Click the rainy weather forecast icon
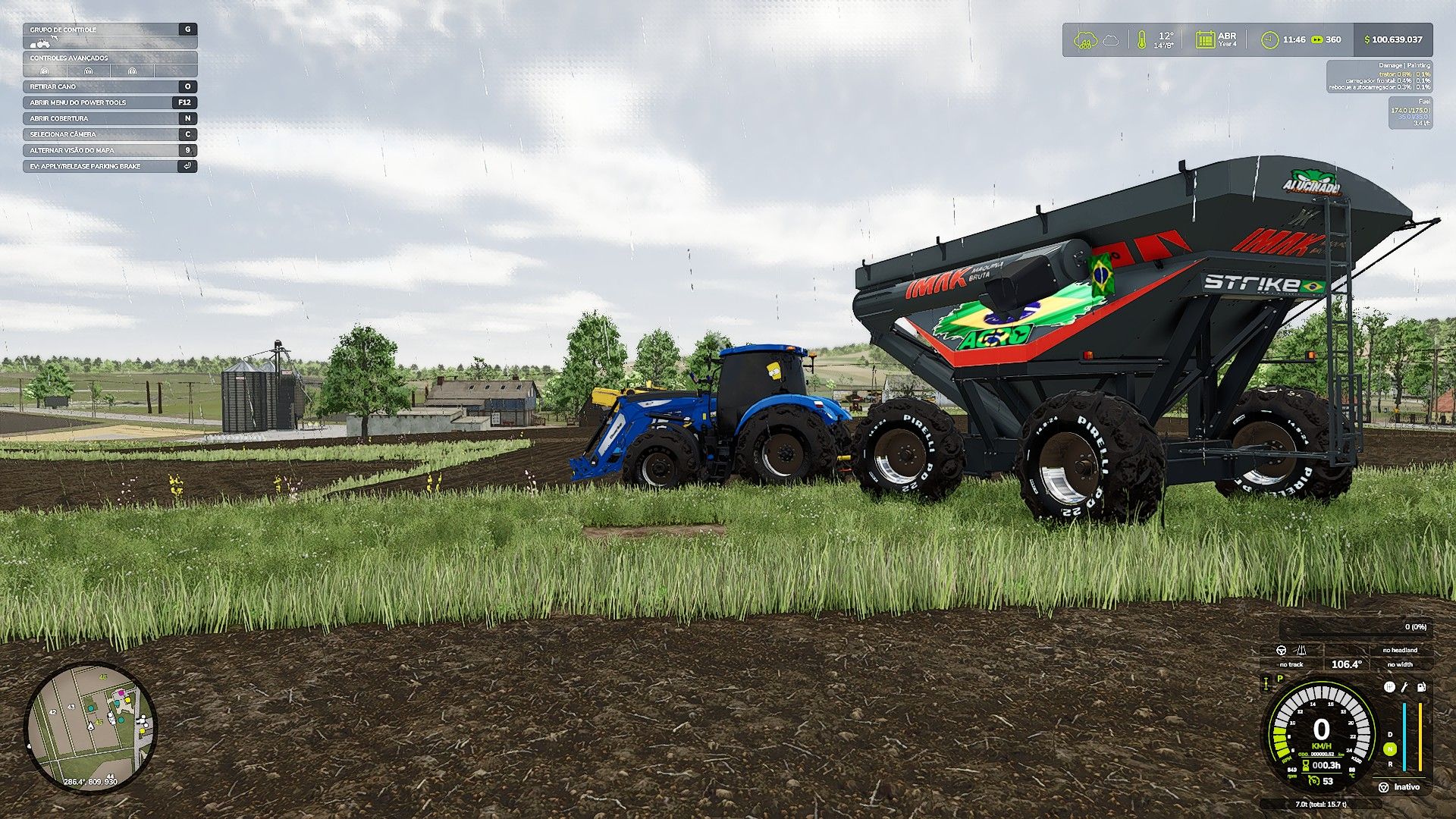Viewport: 1456px width, 819px height. (1085, 39)
